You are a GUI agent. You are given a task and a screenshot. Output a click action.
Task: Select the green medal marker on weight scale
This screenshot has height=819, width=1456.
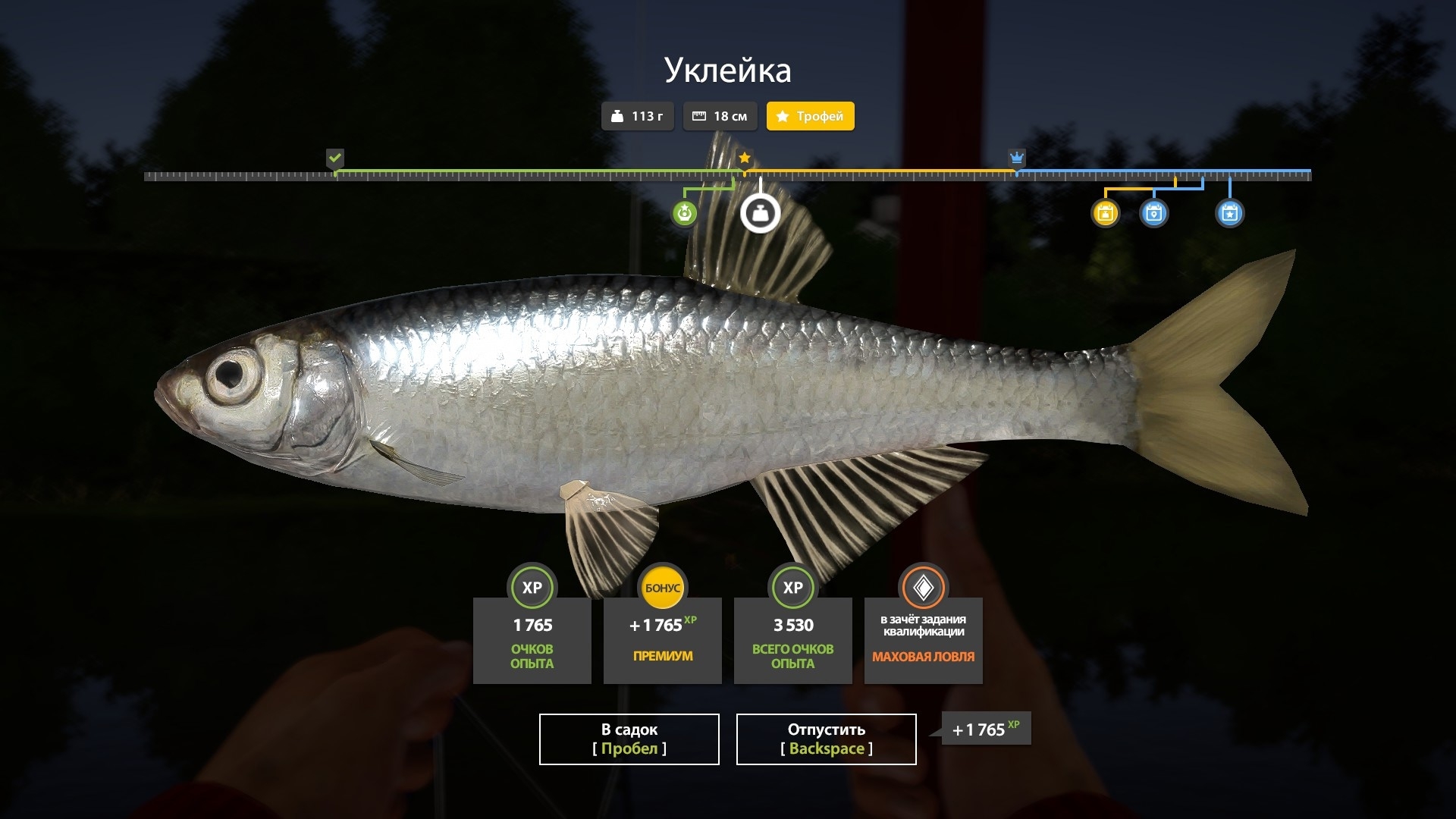(685, 213)
